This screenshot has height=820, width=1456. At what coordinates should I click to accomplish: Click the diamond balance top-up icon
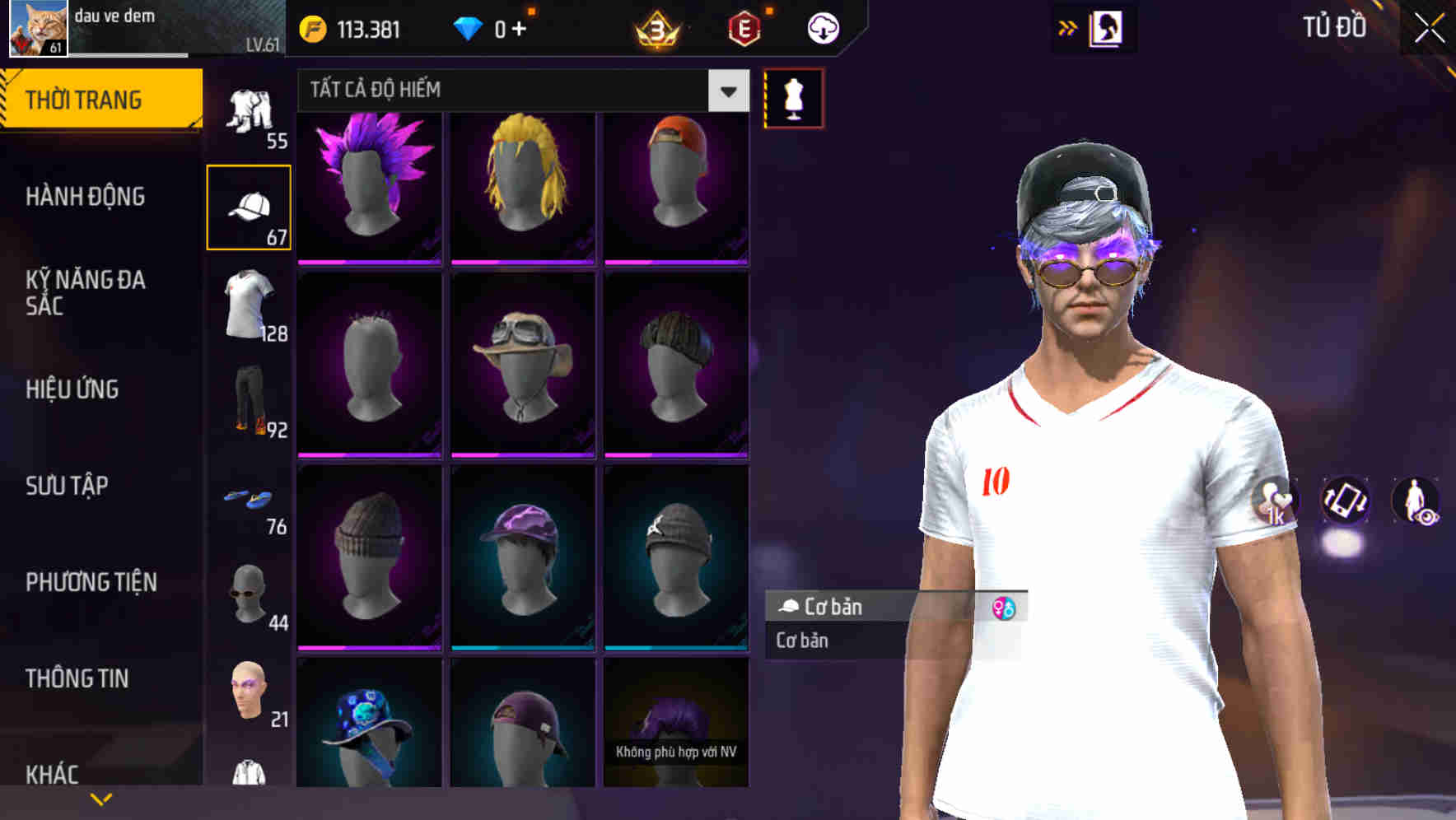(x=494, y=27)
